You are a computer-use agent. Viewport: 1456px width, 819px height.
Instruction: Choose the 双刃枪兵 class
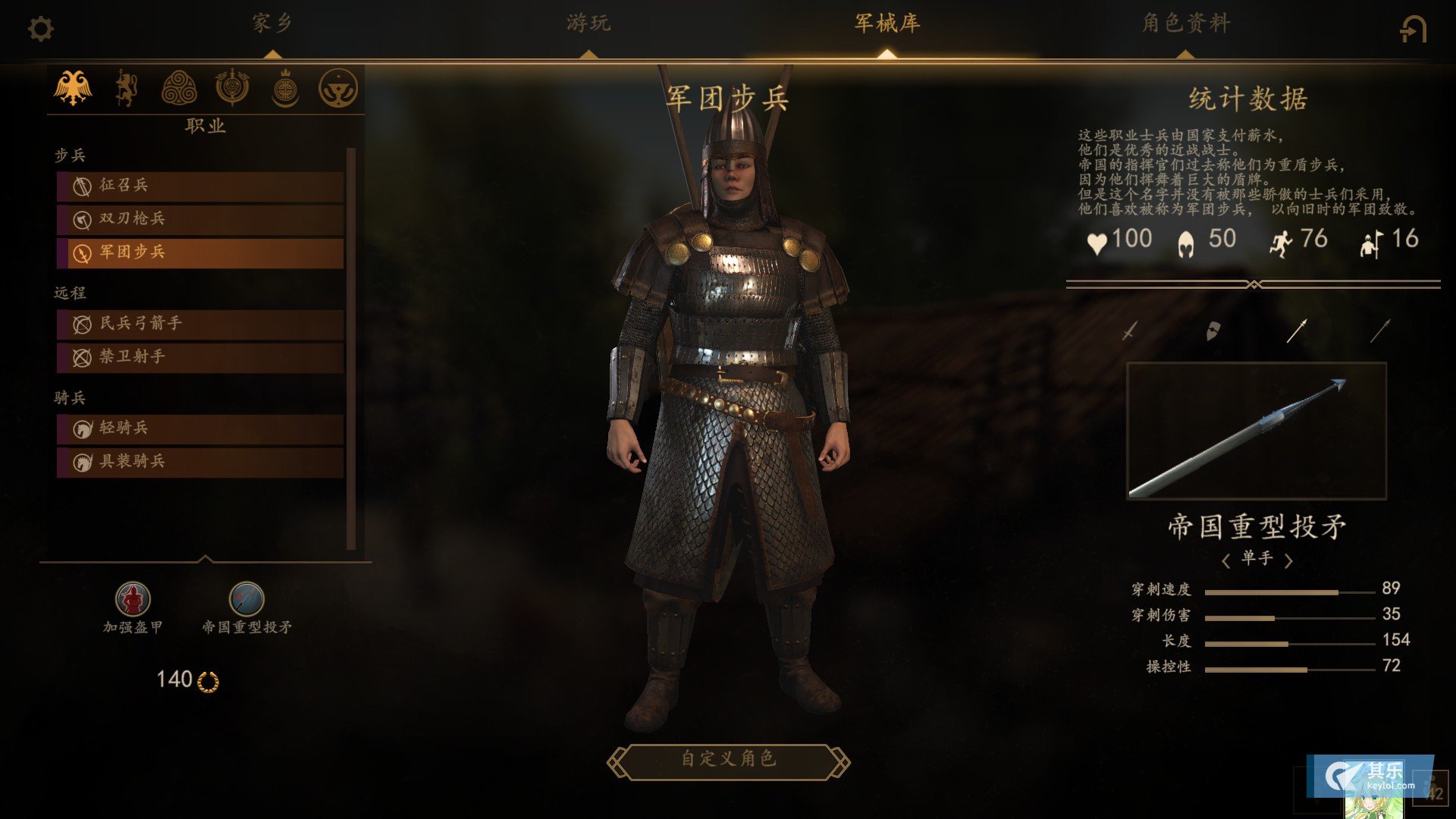tap(200, 219)
